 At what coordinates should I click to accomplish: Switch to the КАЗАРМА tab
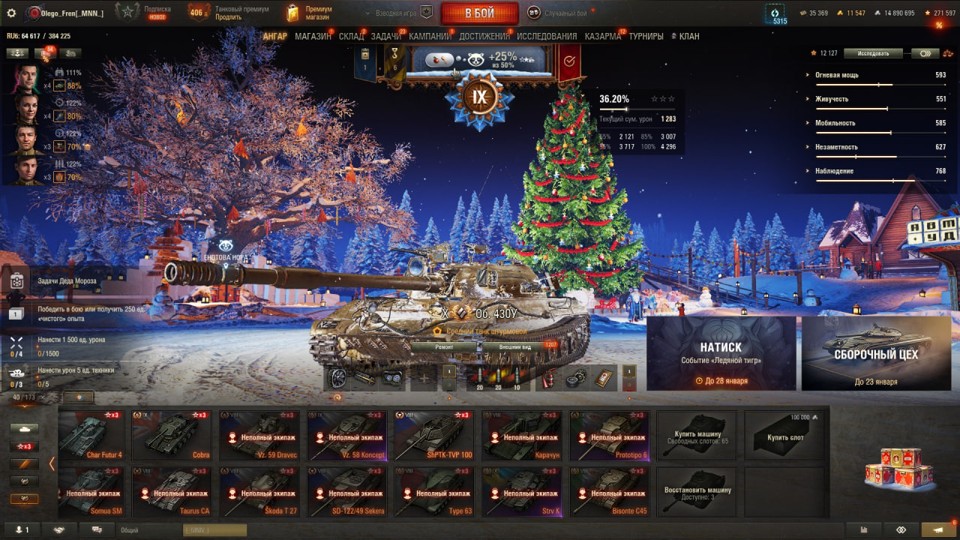tap(602, 36)
